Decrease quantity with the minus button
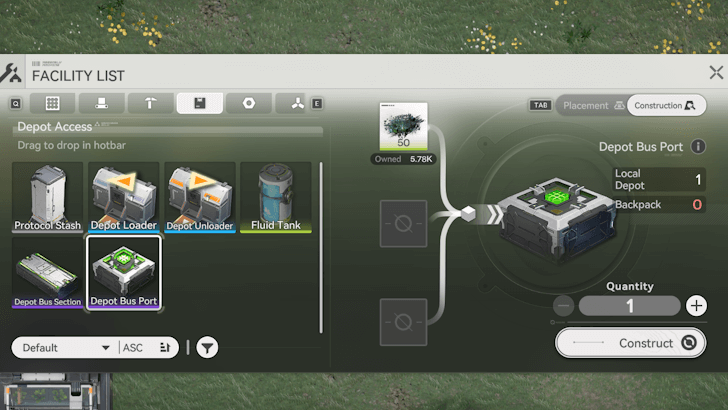 point(564,306)
